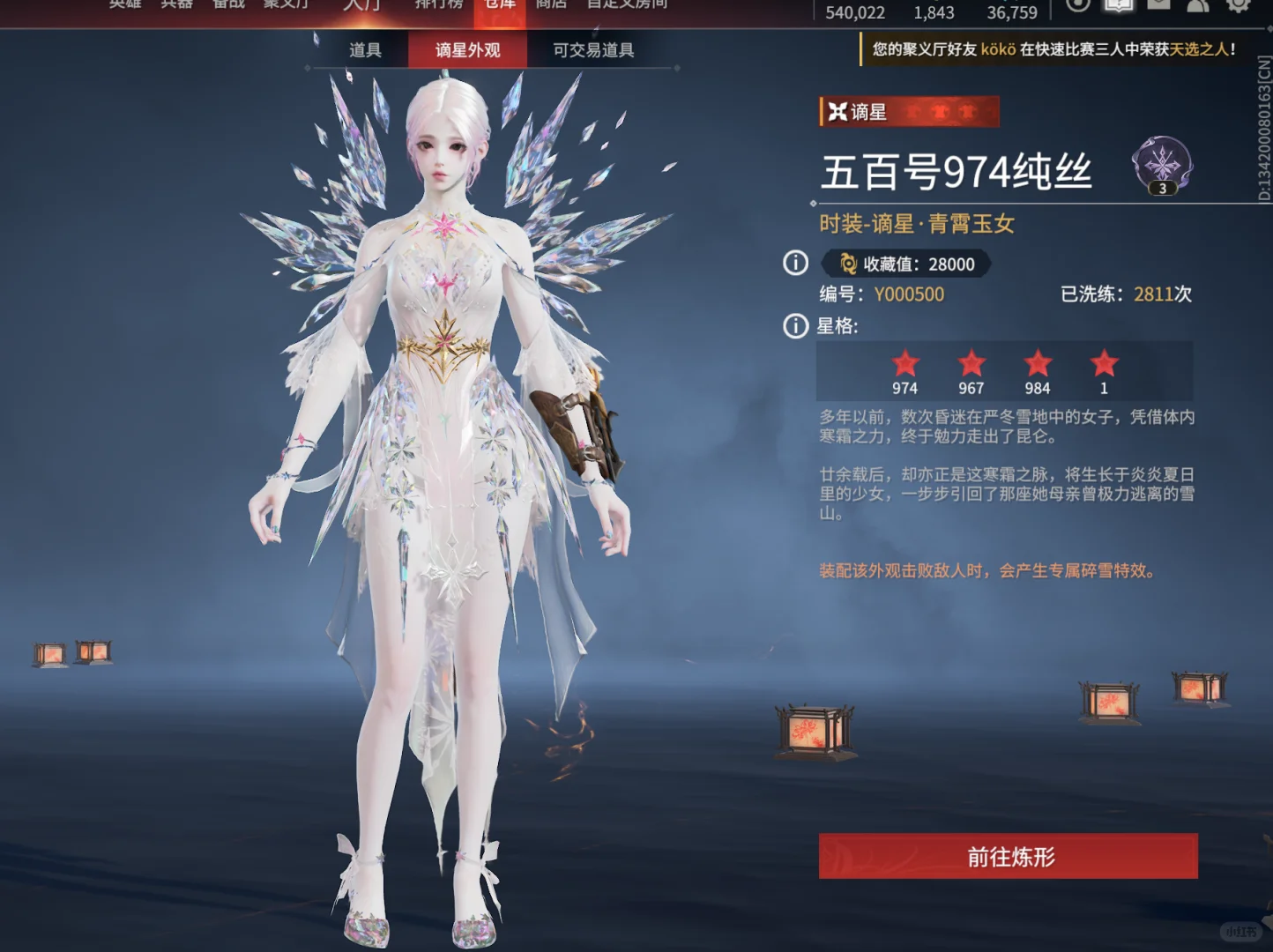Click the 前往炼形 button
This screenshot has width=1273, height=952.
tap(1008, 856)
